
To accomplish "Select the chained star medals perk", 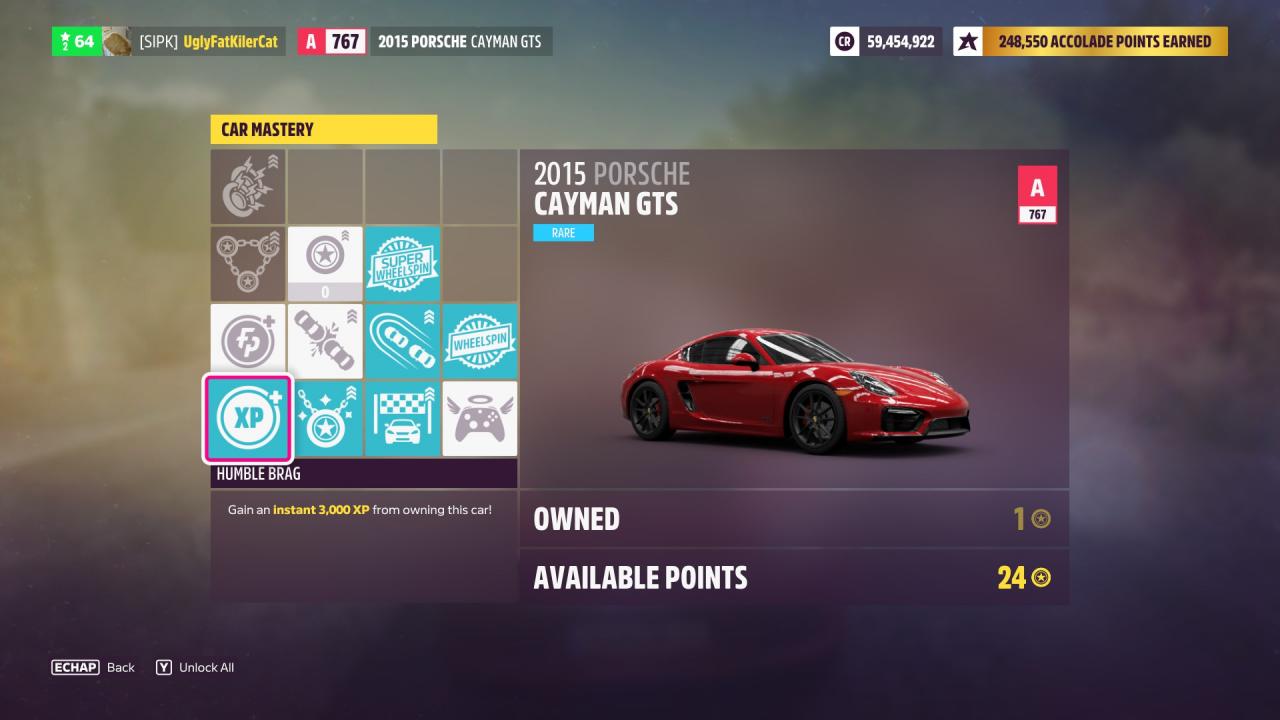I will (x=248, y=263).
